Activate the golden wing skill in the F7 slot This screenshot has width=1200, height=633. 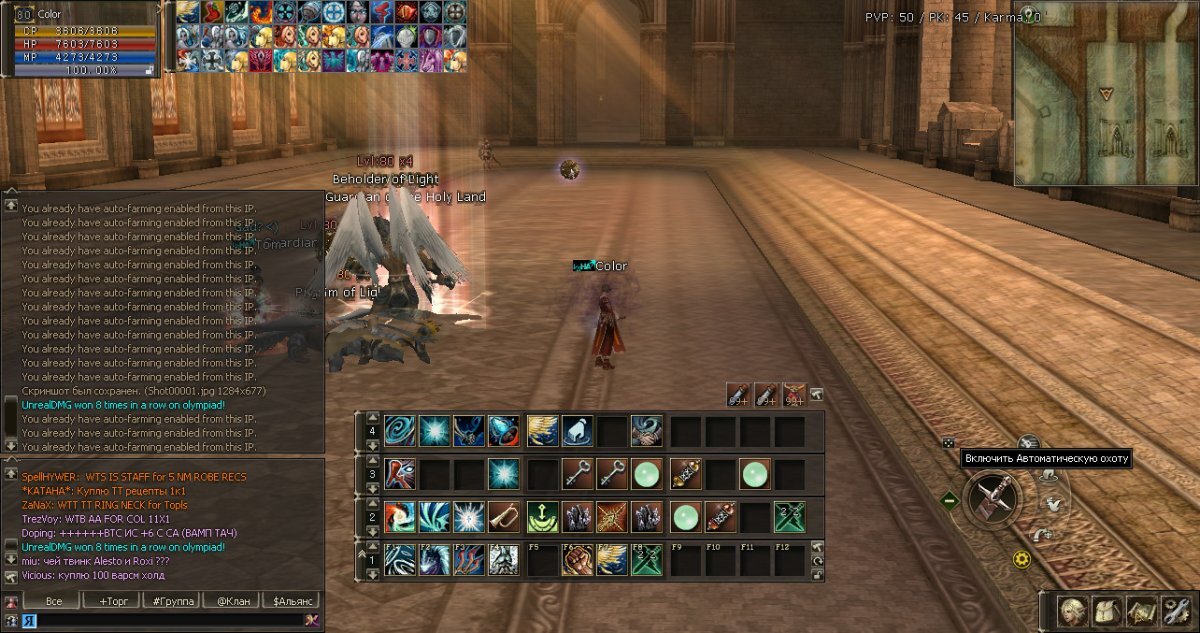pyautogui.click(x=611, y=561)
